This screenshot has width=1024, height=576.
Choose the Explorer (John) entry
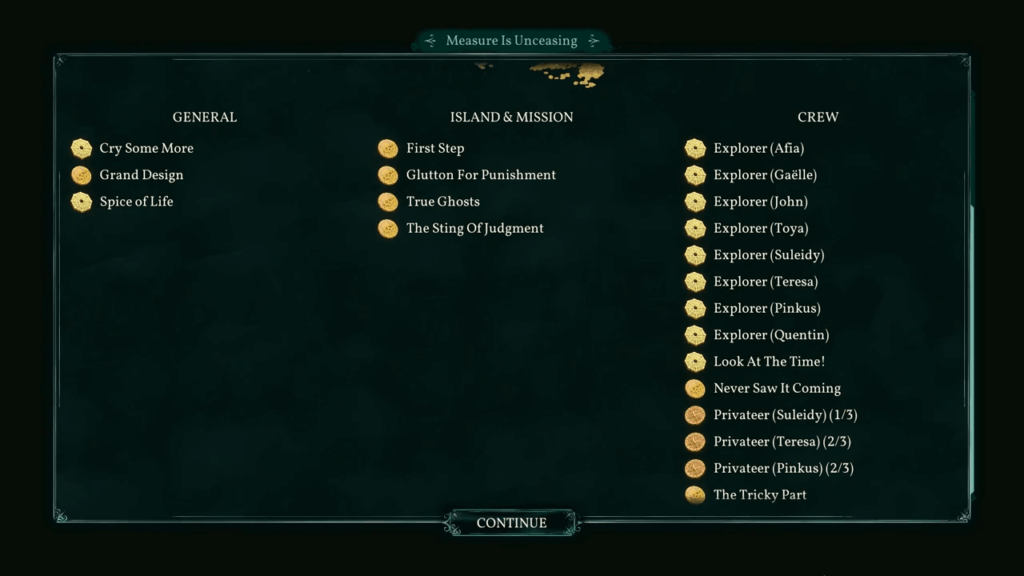760,202
